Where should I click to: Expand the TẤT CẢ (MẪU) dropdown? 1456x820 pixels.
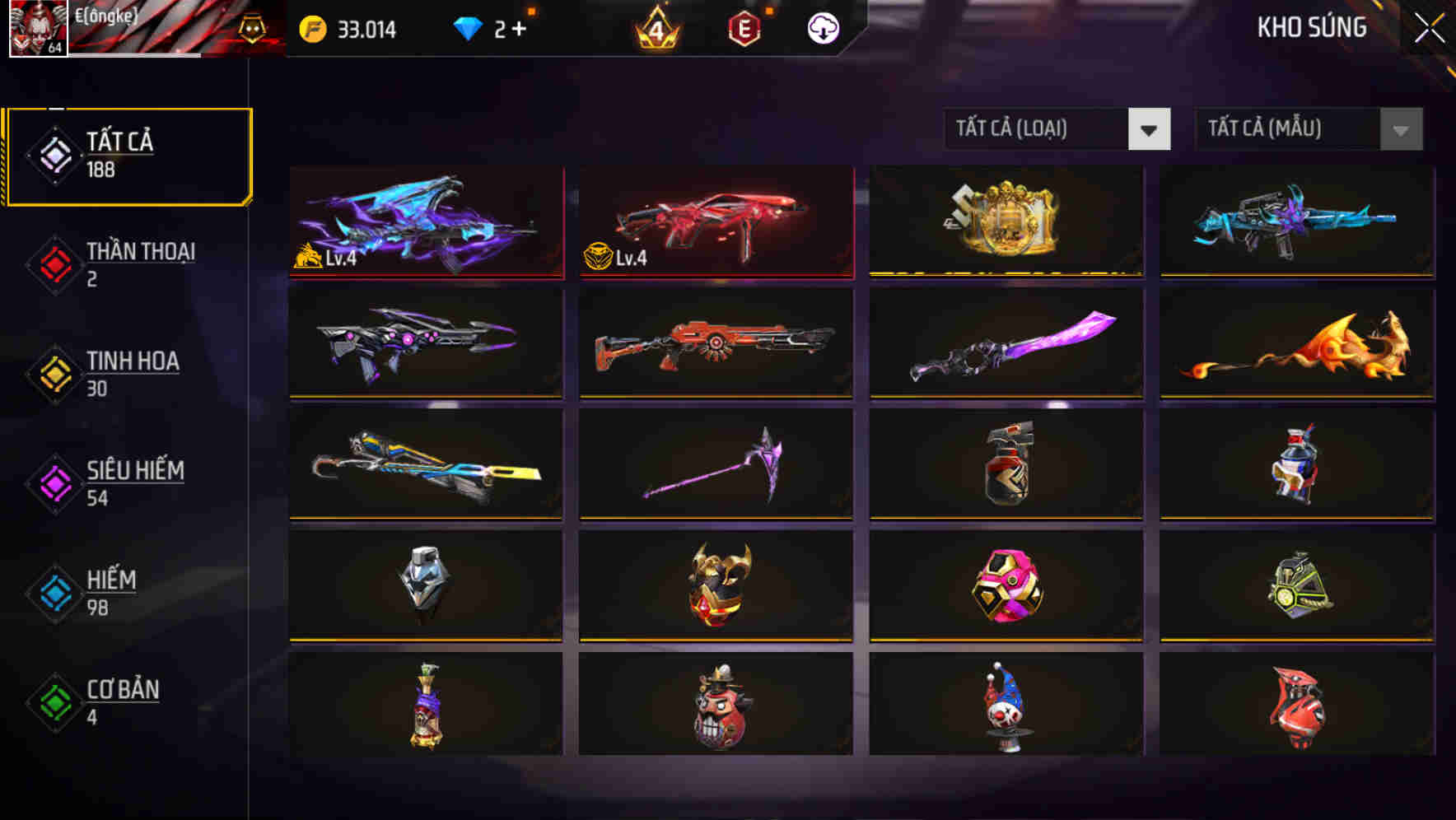click(1285, 129)
